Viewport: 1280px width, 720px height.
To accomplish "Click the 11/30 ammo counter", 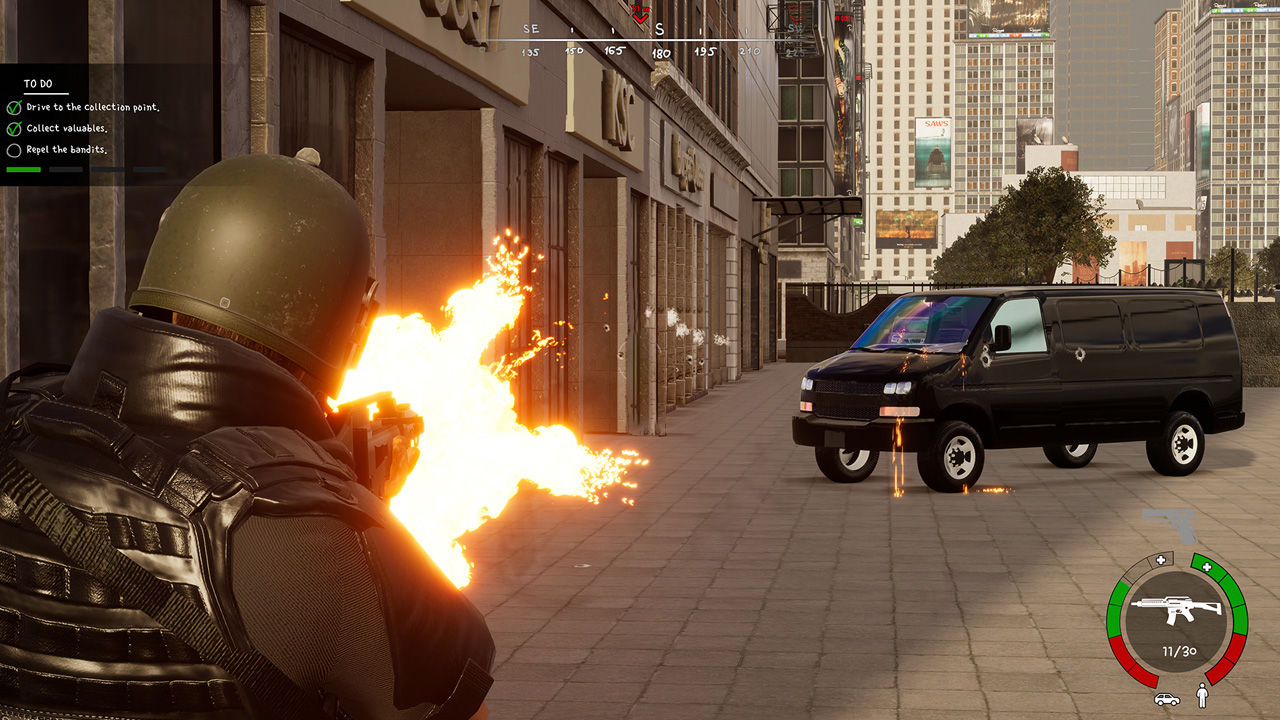I will pyautogui.click(x=1179, y=651).
